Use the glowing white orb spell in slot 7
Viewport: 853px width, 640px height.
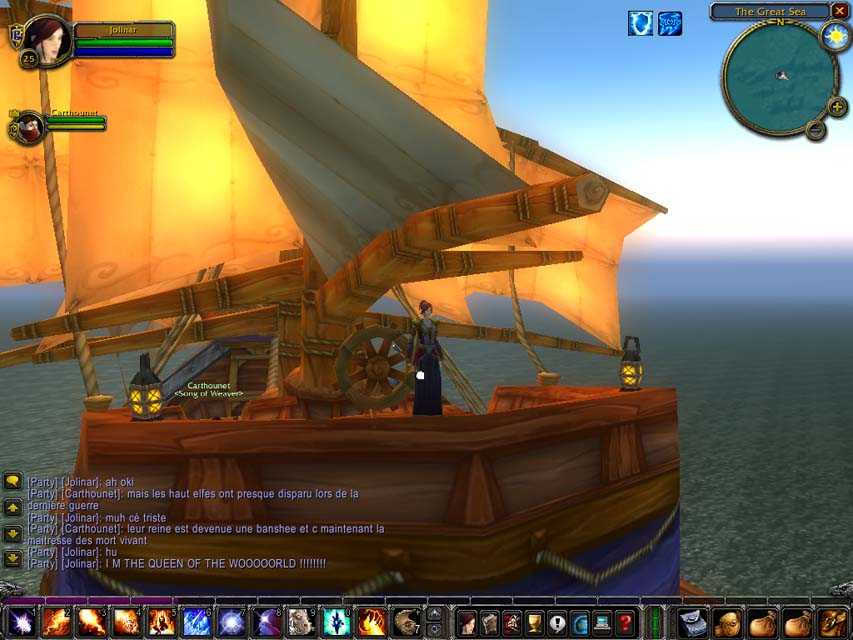coord(231,622)
